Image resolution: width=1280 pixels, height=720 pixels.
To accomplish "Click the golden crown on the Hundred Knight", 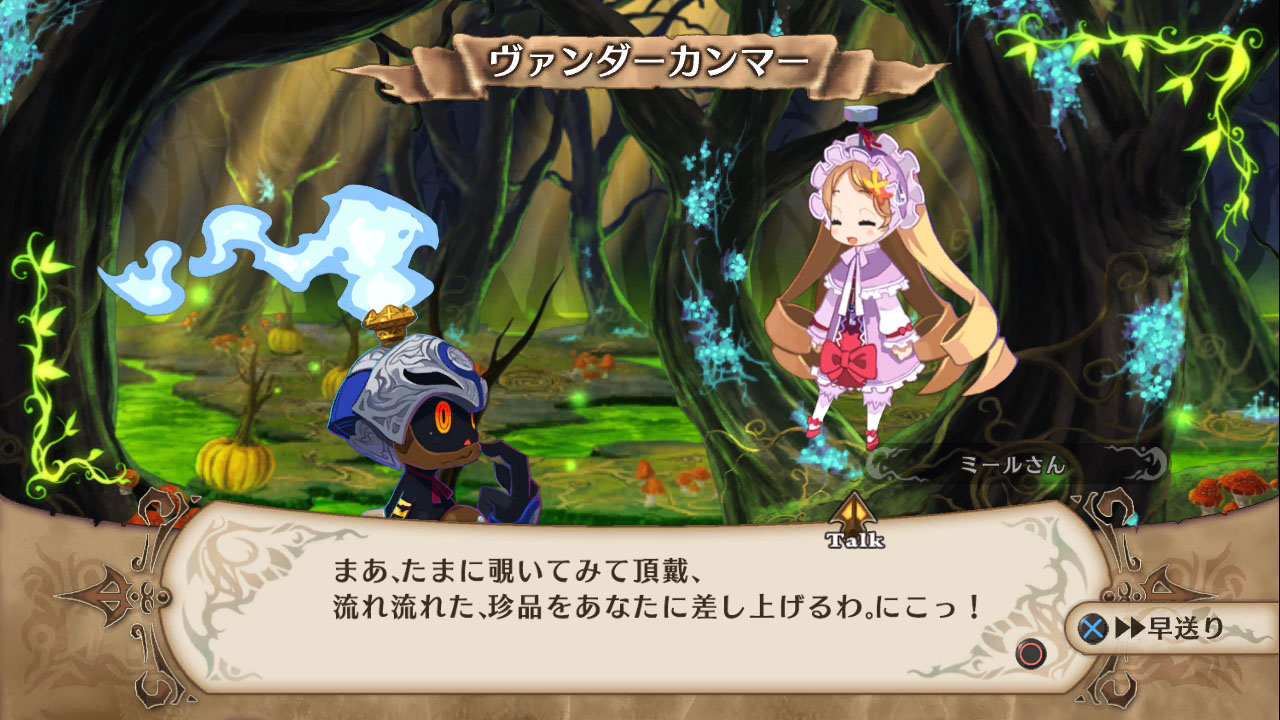I will click(x=389, y=321).
